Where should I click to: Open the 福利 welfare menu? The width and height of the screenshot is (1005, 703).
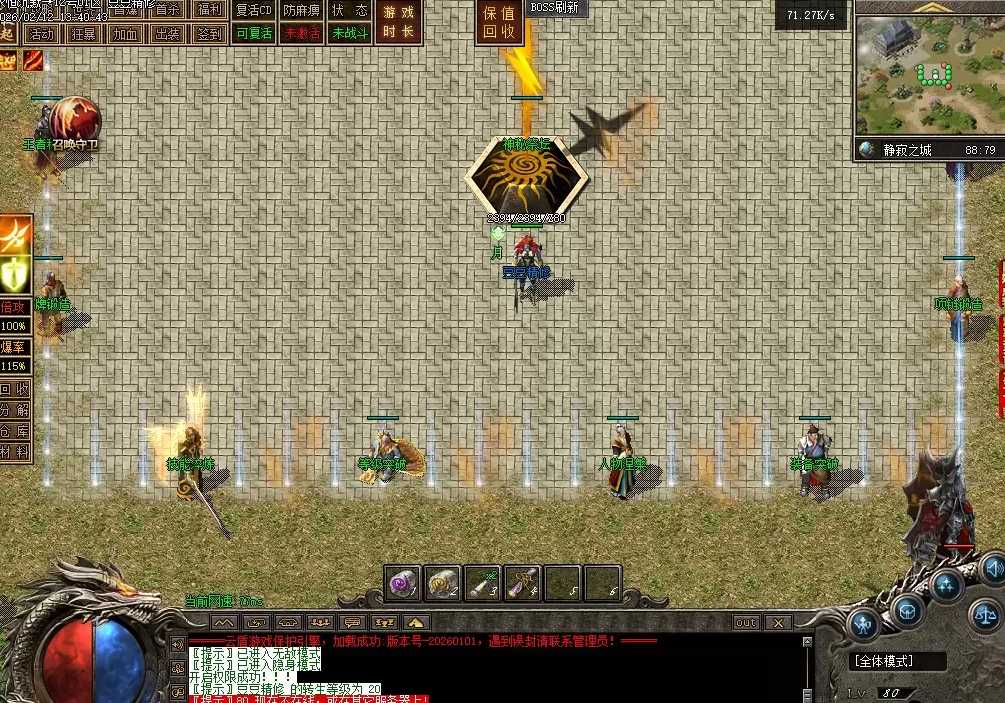209,10
